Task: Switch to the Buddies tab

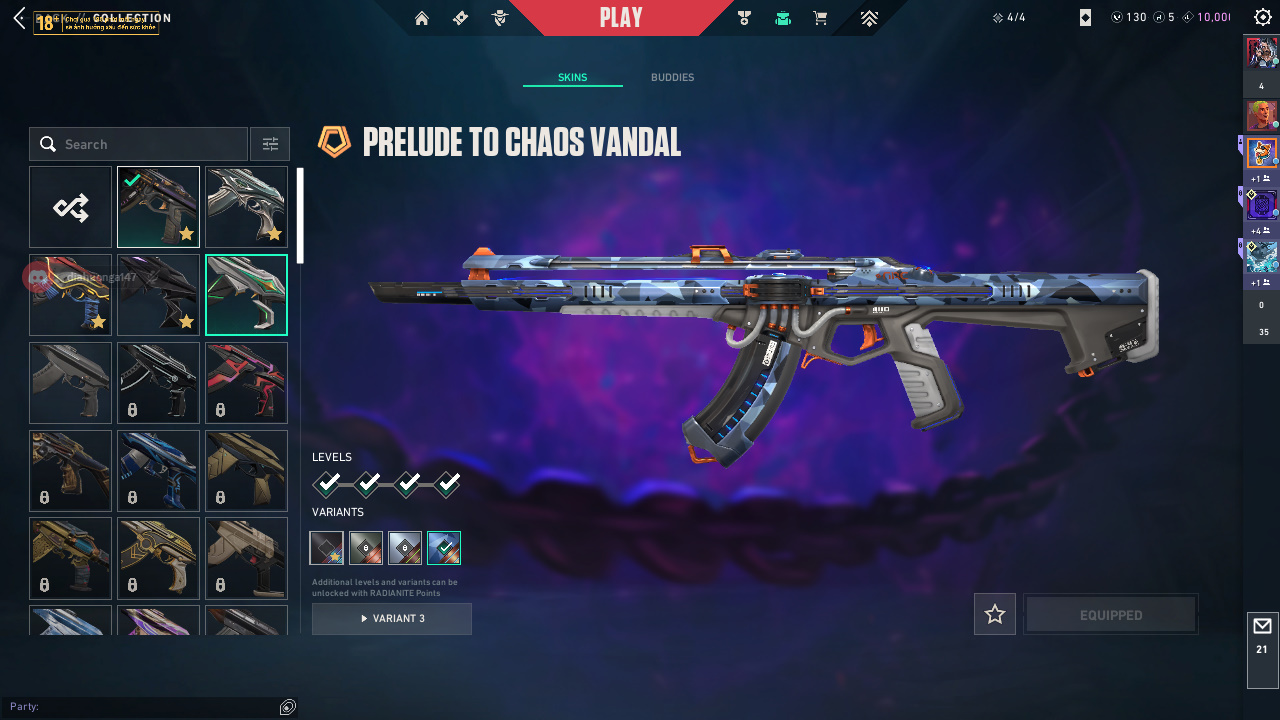Action: tap(672, 78)
